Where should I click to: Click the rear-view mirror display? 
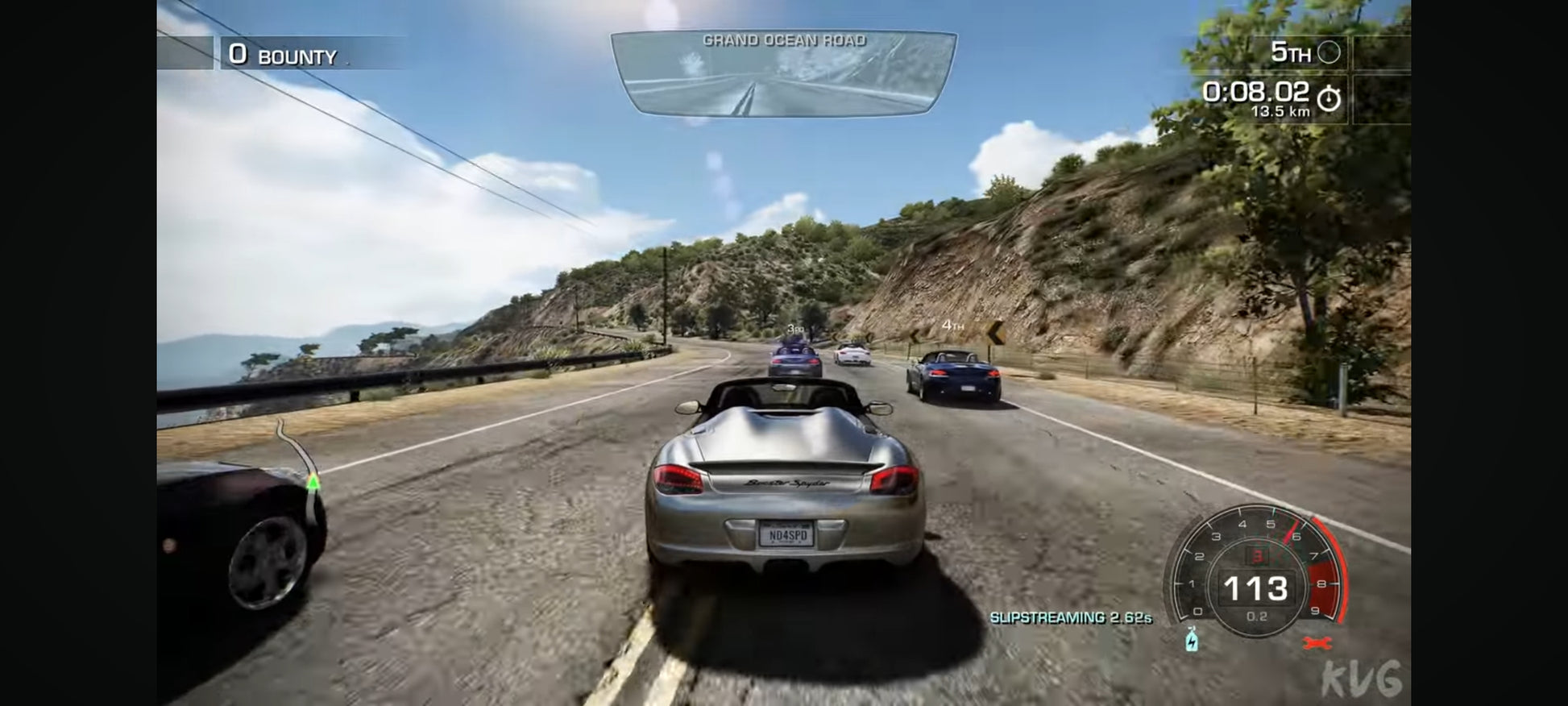783,75
